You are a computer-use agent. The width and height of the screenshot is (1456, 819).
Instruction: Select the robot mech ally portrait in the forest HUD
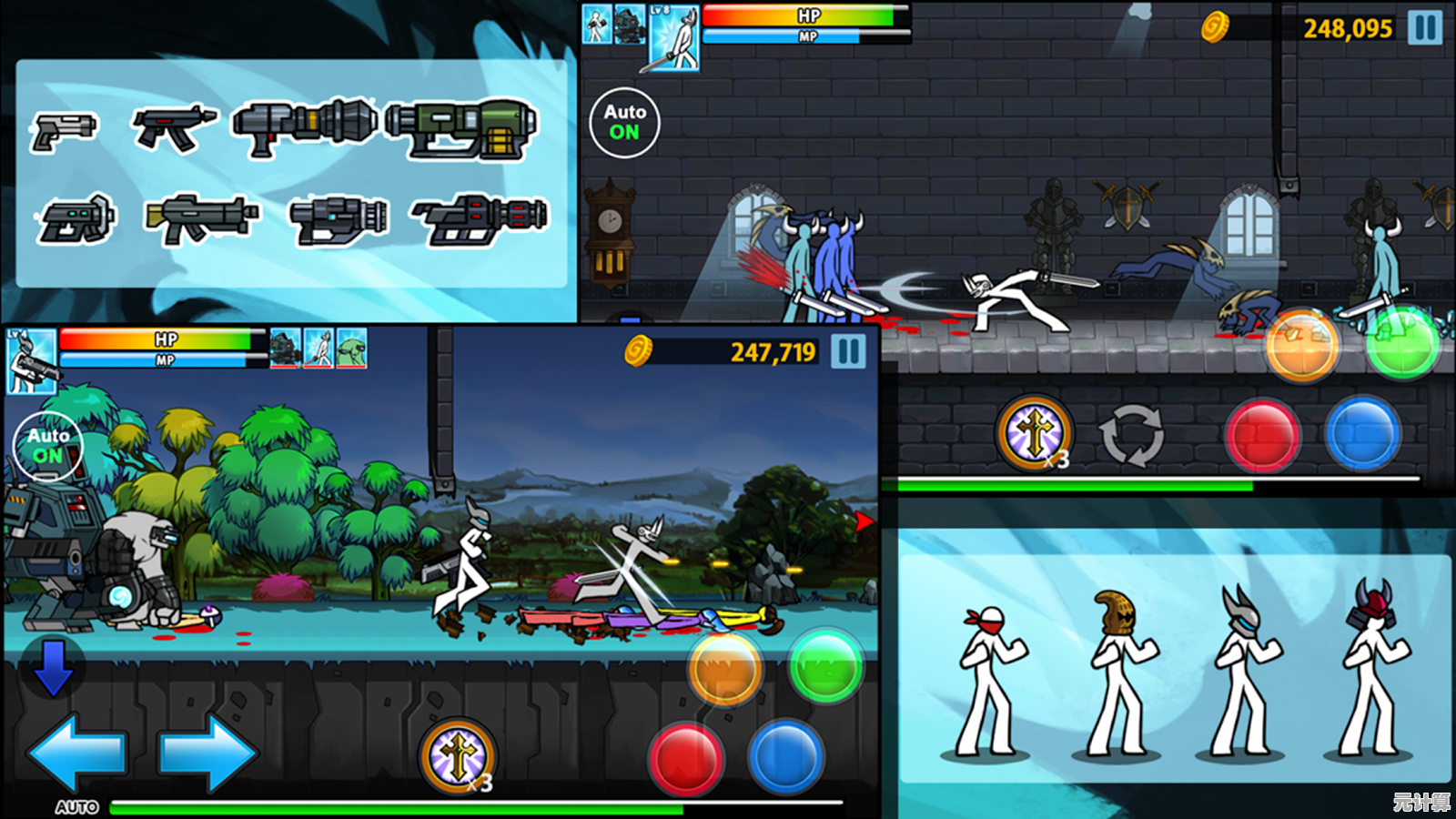coord(286,348)
